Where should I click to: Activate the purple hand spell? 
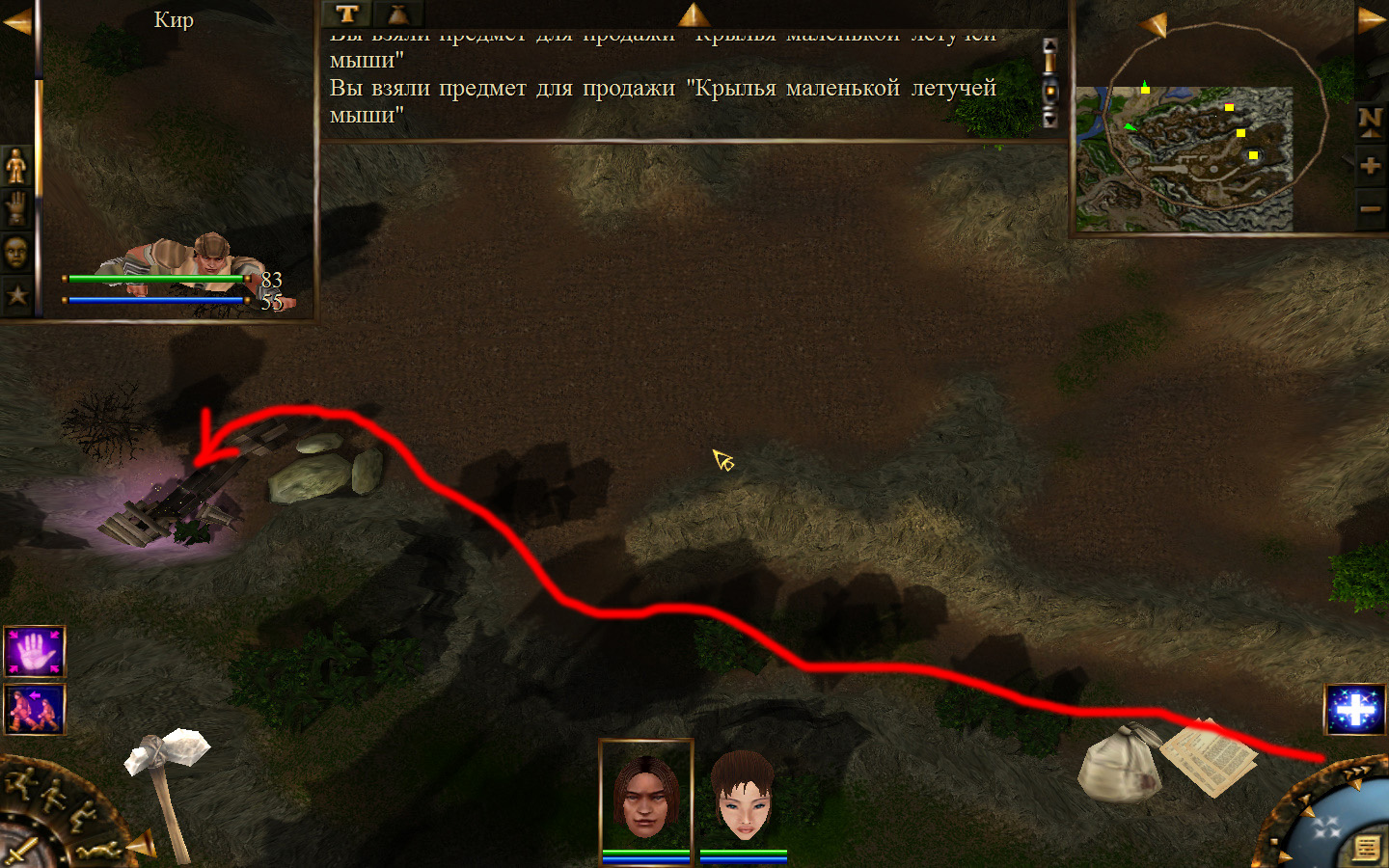click(x=35, y=652)
